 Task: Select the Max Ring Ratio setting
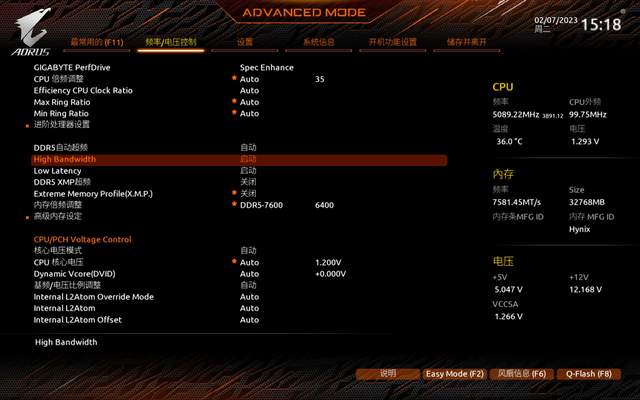[x=62, y=102]
